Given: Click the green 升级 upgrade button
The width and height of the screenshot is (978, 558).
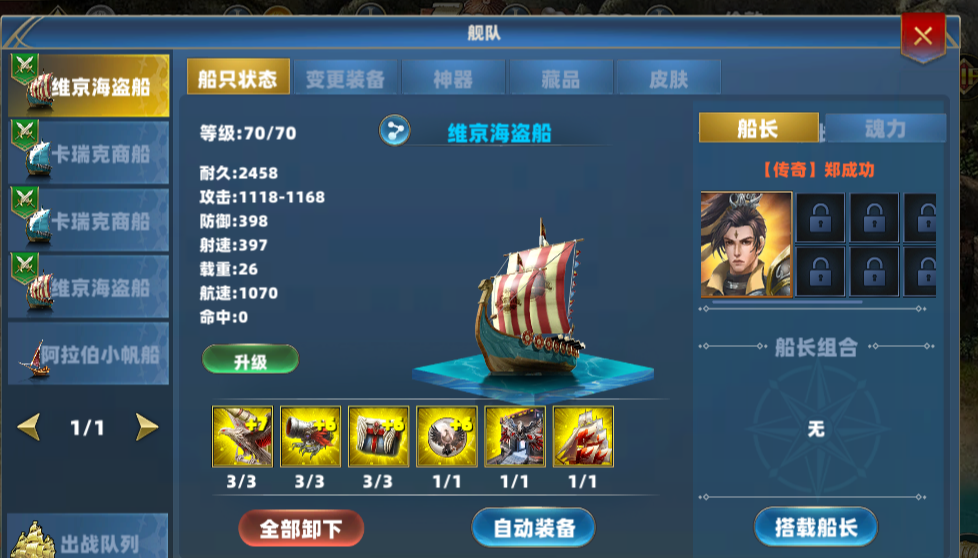Looking at the screenshot, I should 250,361.
